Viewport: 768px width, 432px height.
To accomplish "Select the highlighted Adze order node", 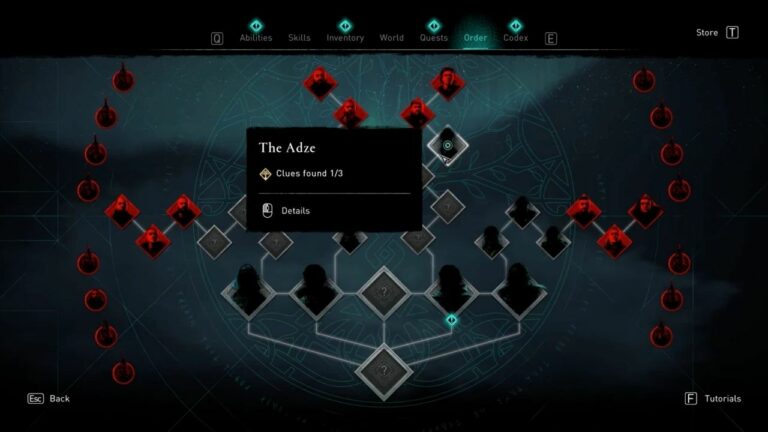I will tap(448, 146).
